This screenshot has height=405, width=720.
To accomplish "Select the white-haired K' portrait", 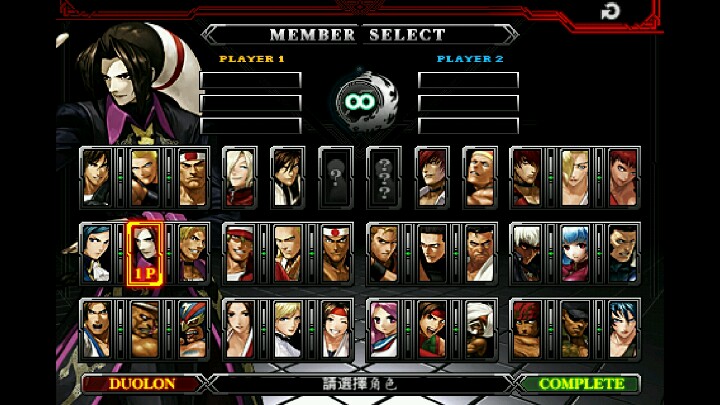I will tap(528, 251).
